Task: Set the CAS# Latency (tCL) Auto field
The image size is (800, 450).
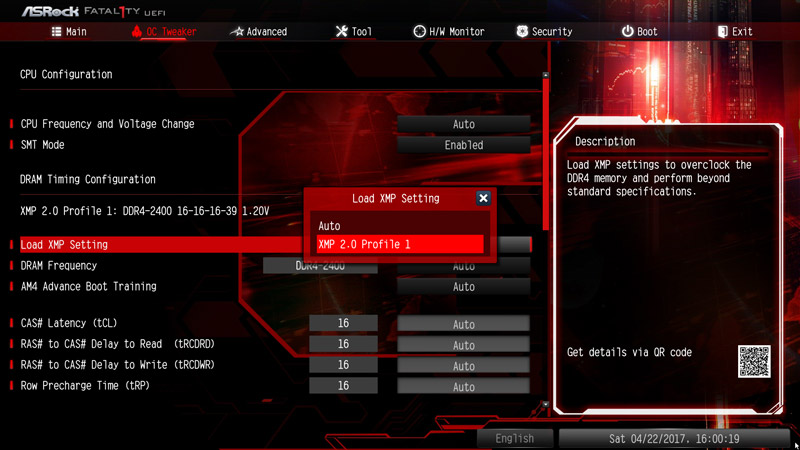Action: pos(463,324)
